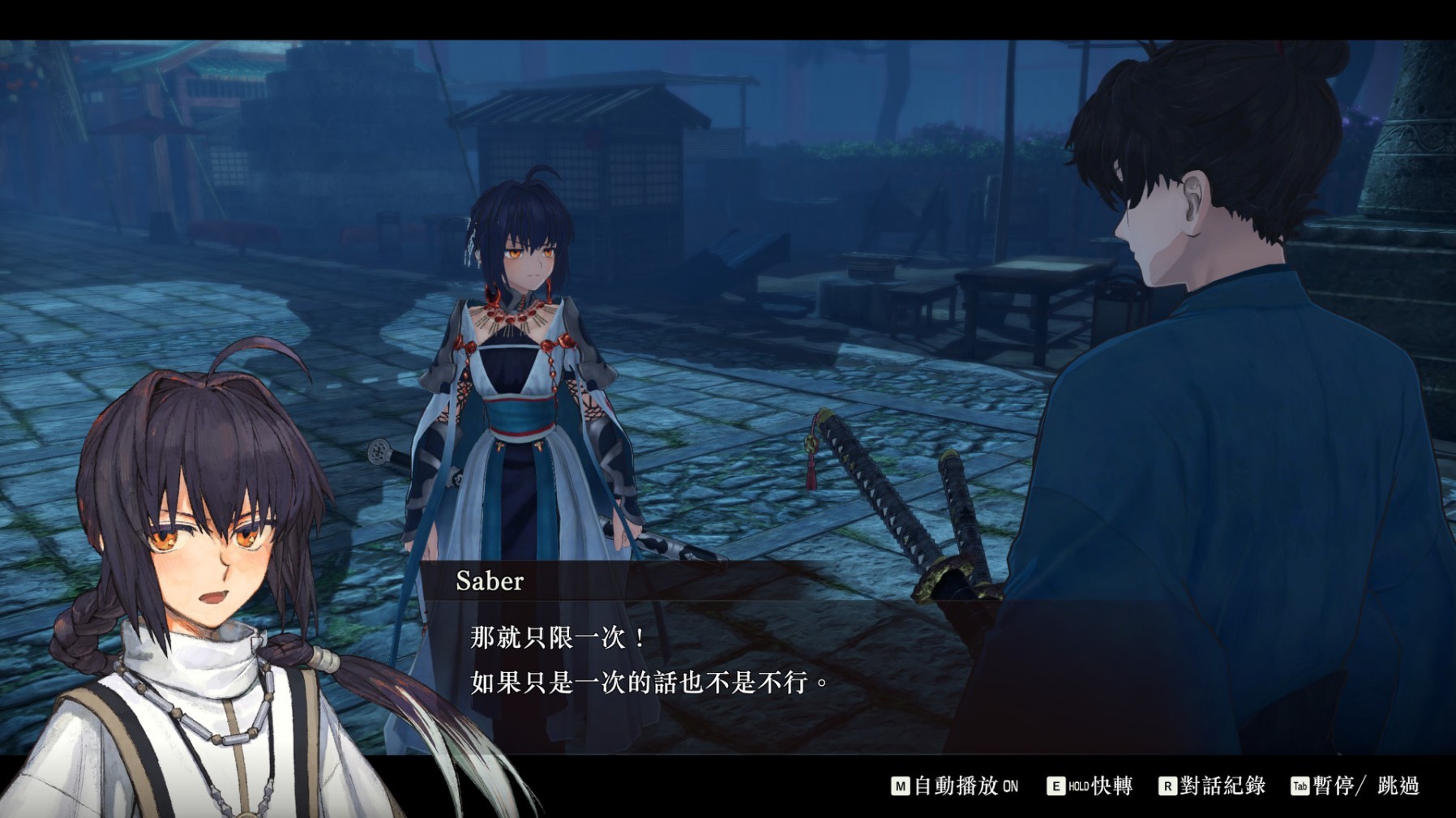
Task: Click the Tab keycap icon for pause/skip
Action: click(1300, 785)
